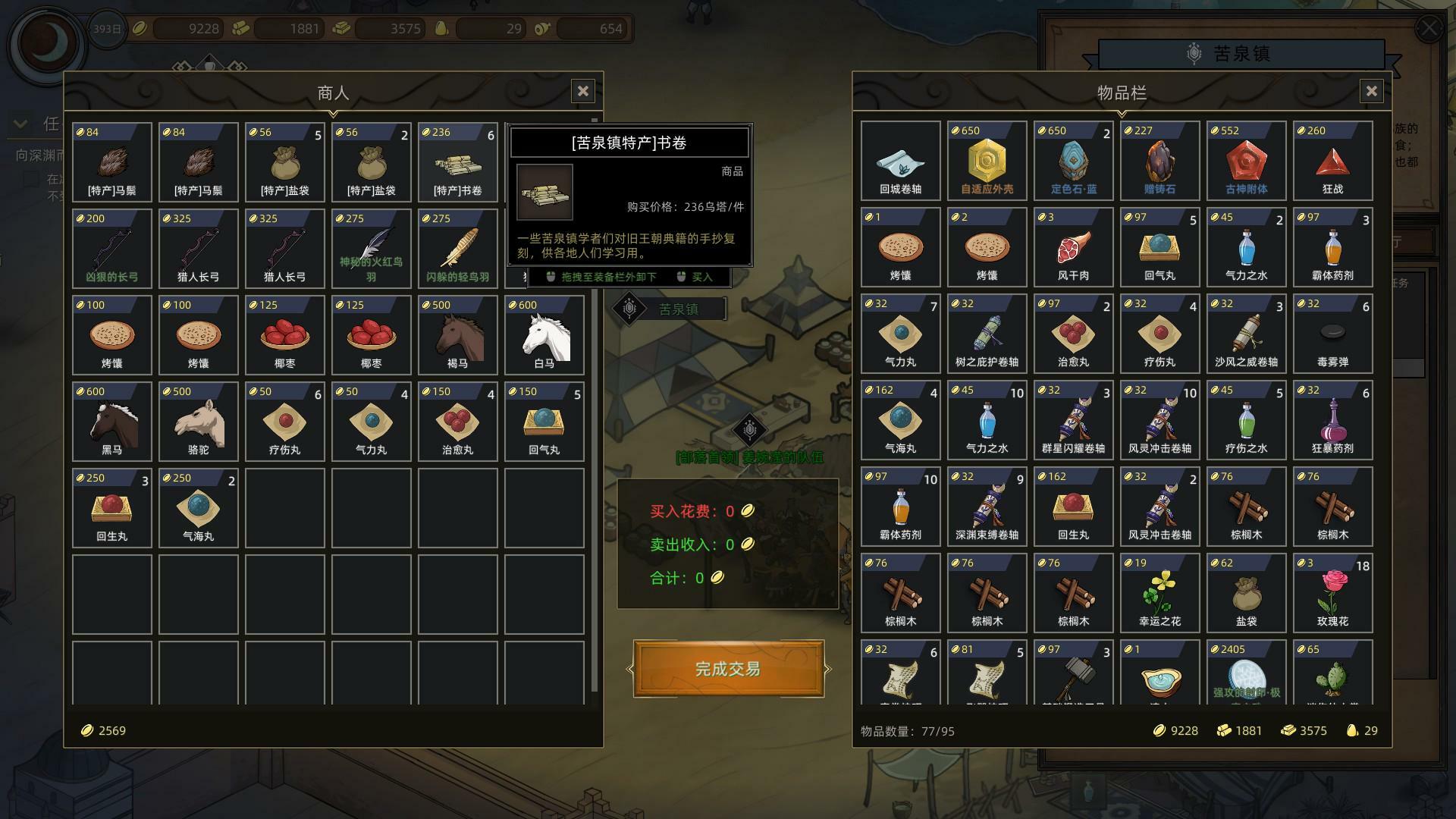The image size is (1456, 819).
Task: Choose the 古神附体 red gem item
Action: pyautogui.click(x=1246, y=161)
